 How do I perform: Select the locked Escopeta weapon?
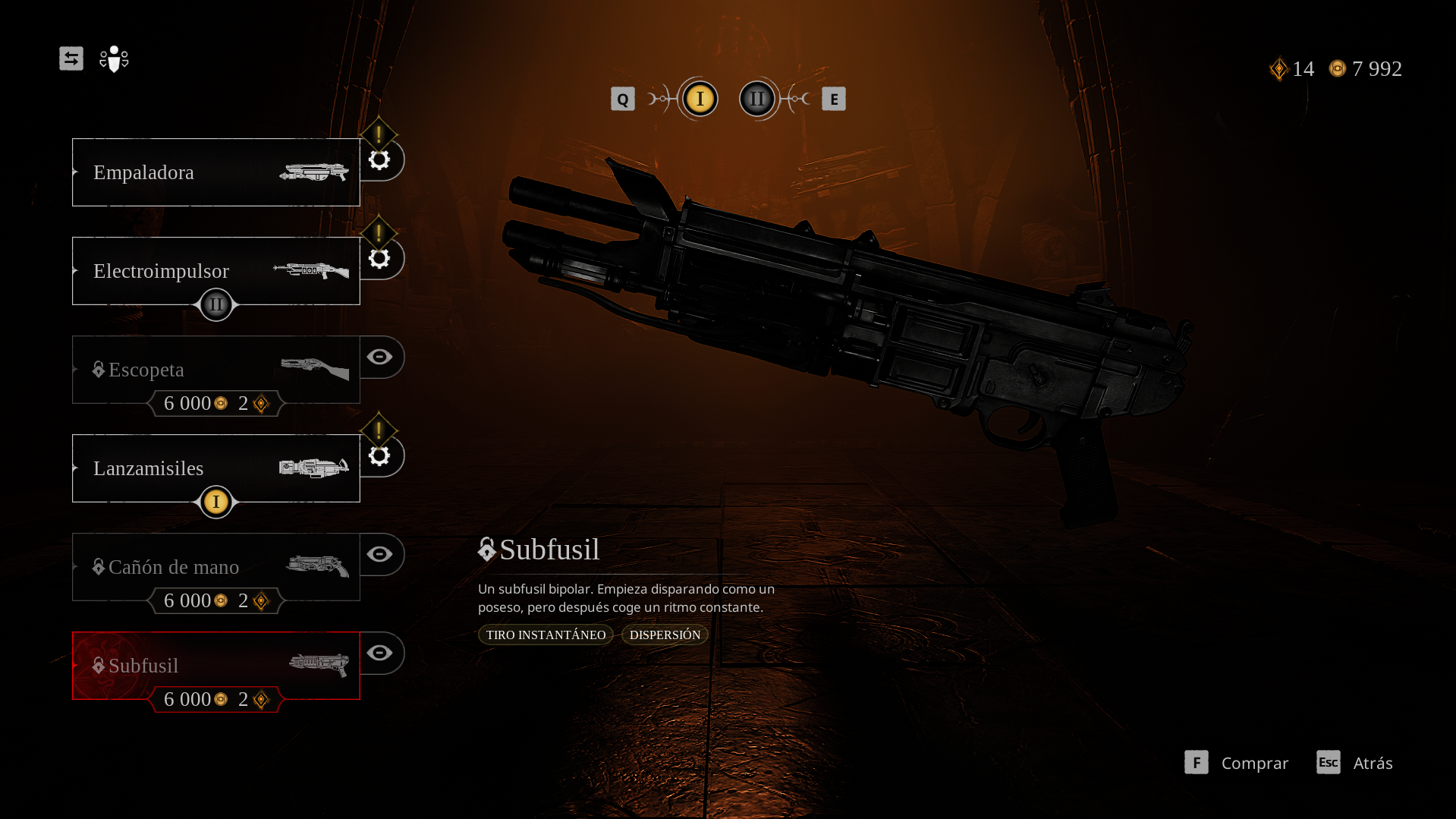[x=215, y=370]
